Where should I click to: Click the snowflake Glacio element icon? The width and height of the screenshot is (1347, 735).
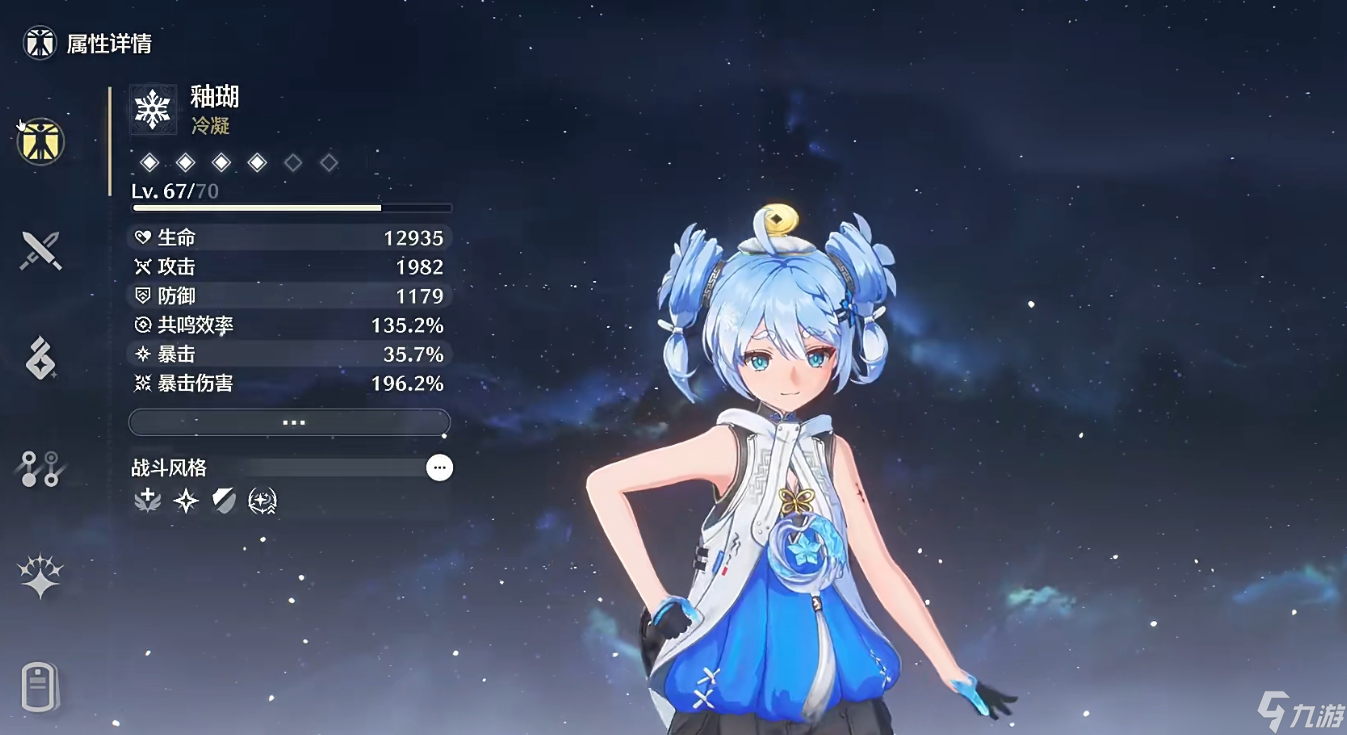(x=153, y=109)
